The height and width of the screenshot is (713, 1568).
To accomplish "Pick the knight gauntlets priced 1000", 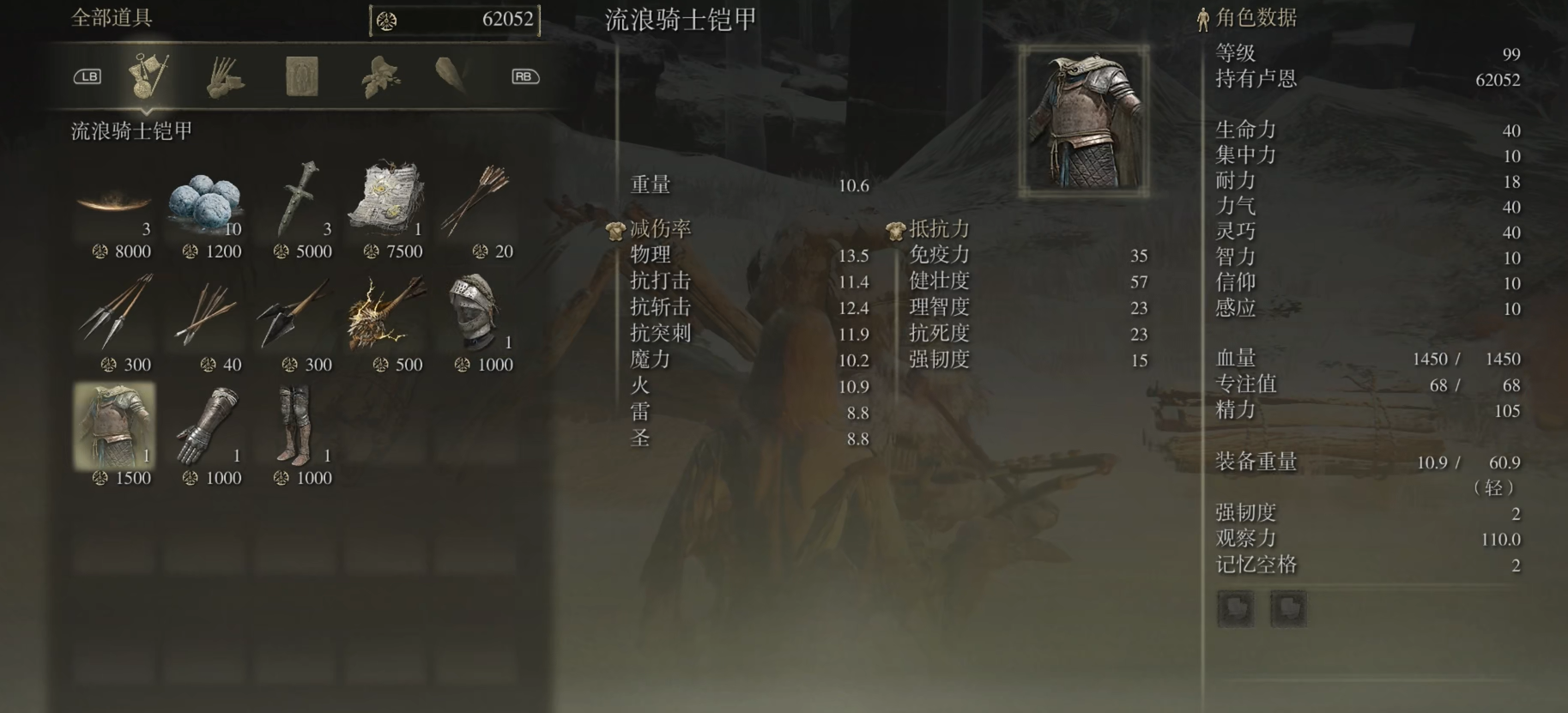I will [x=205, y=426].
